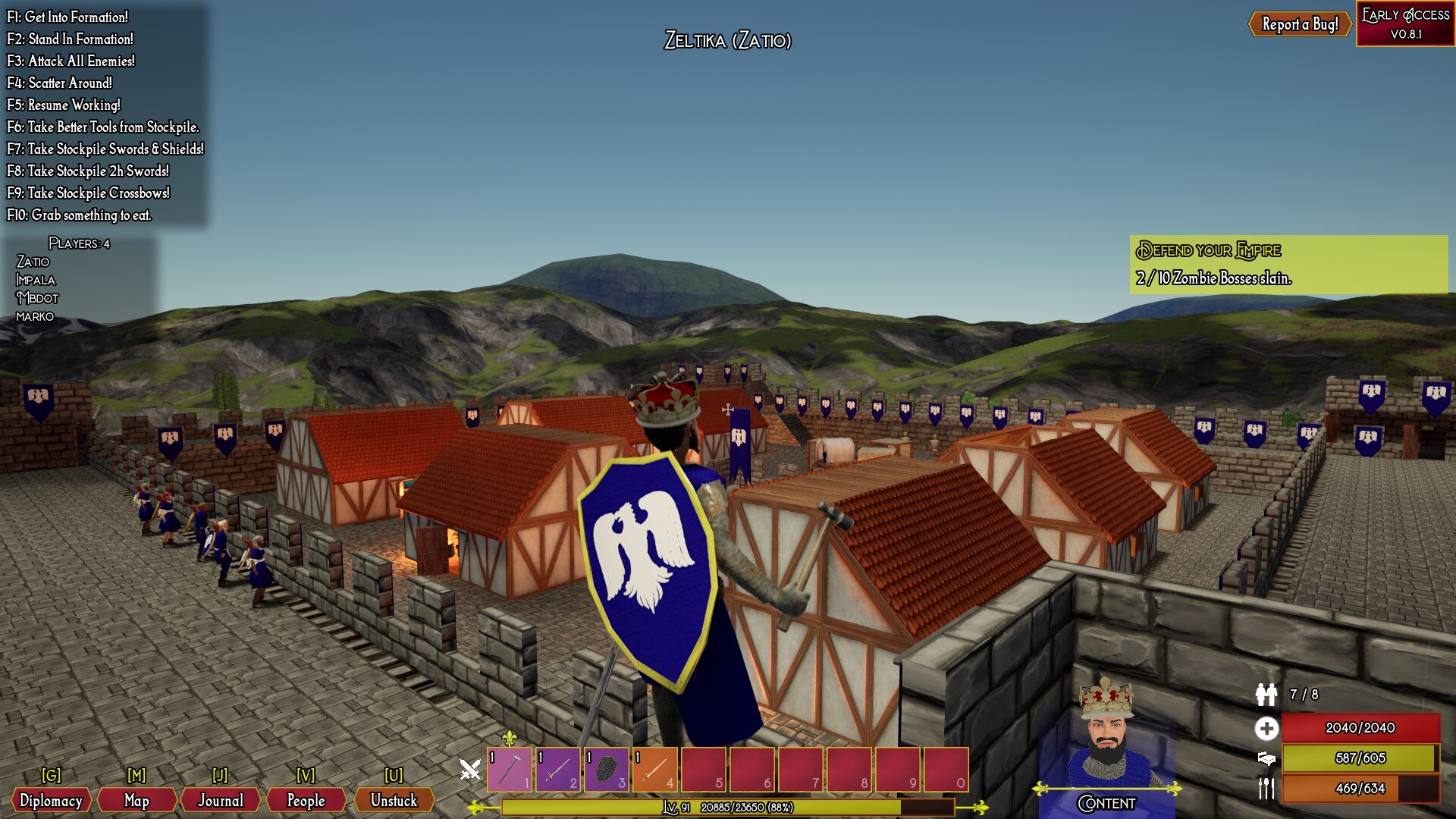Viewport: 1456px width, 819px height.
Task: Choose the 'F3: Attack All Enemies!' command
Action: pyautogui.click(x=71, y=61)
